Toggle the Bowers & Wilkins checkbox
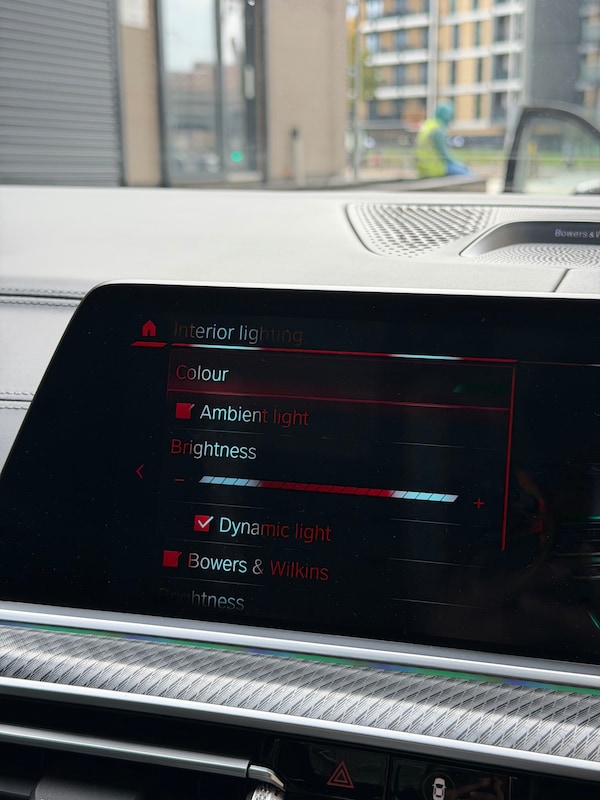Image resolution: width=600 pixels, height=800 pixels. pyautogui.click(x=172, y=559)
